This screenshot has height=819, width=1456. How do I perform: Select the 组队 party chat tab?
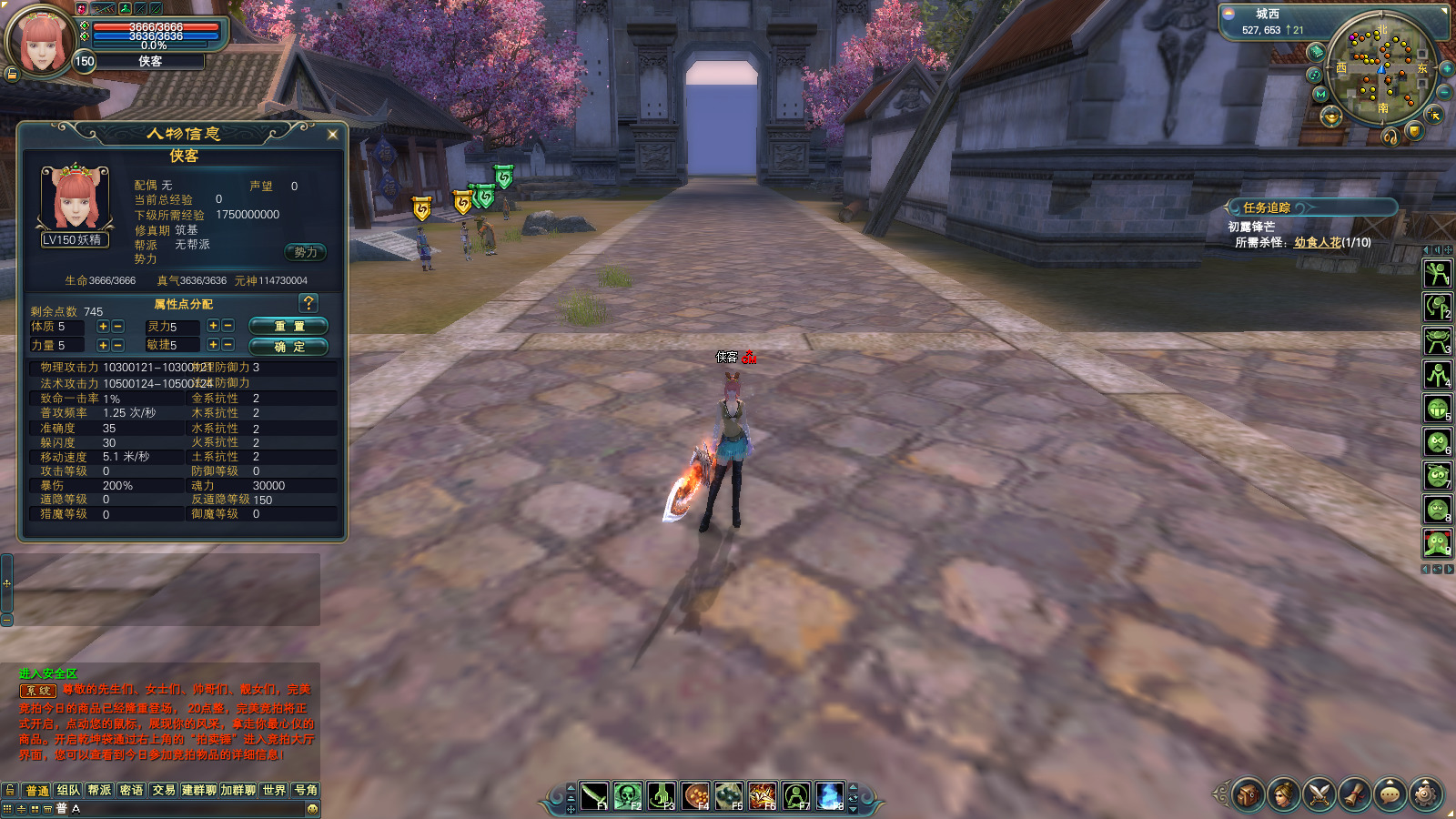pos(68,790)
